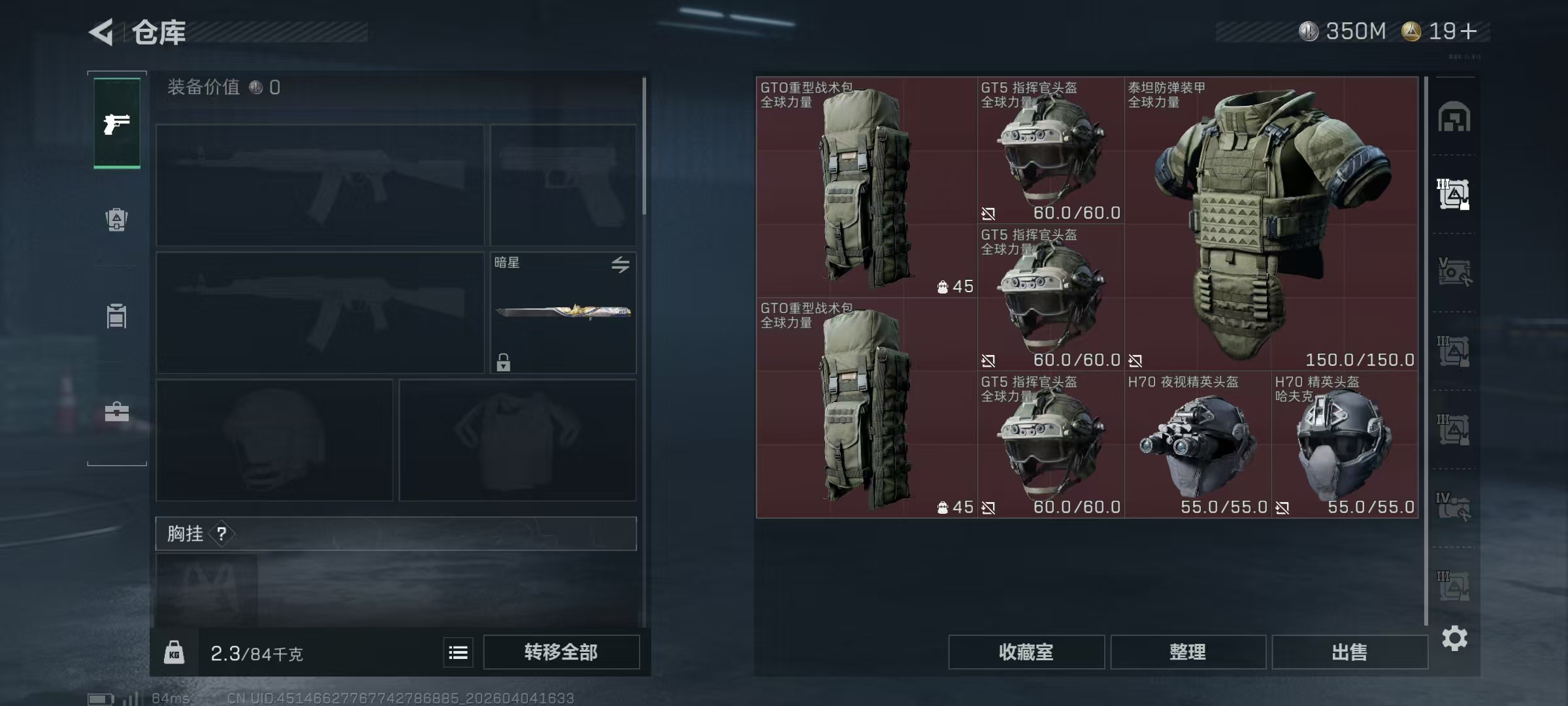Select the 暗星 knife slot
The width and height of the screenshot is (1568, 706).
pos(563,312)
